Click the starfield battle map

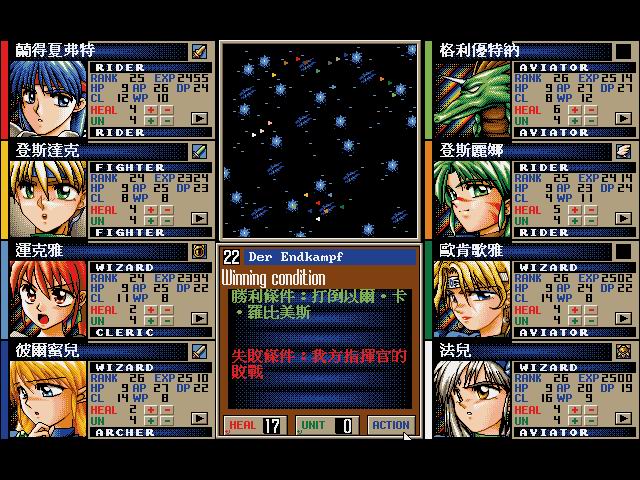coord(319,140)
